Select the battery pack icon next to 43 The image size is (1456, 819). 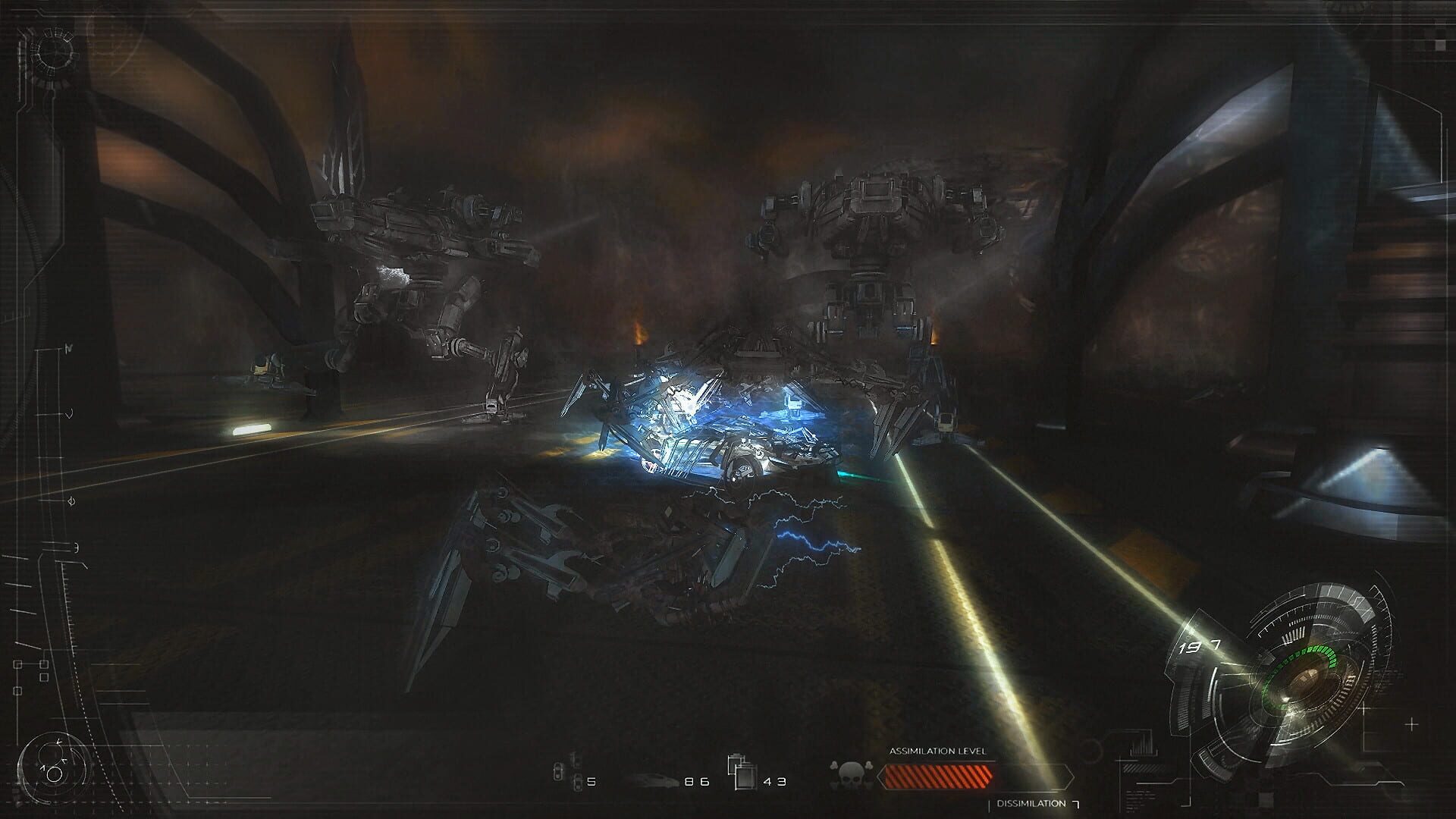(x=745, y=778)
